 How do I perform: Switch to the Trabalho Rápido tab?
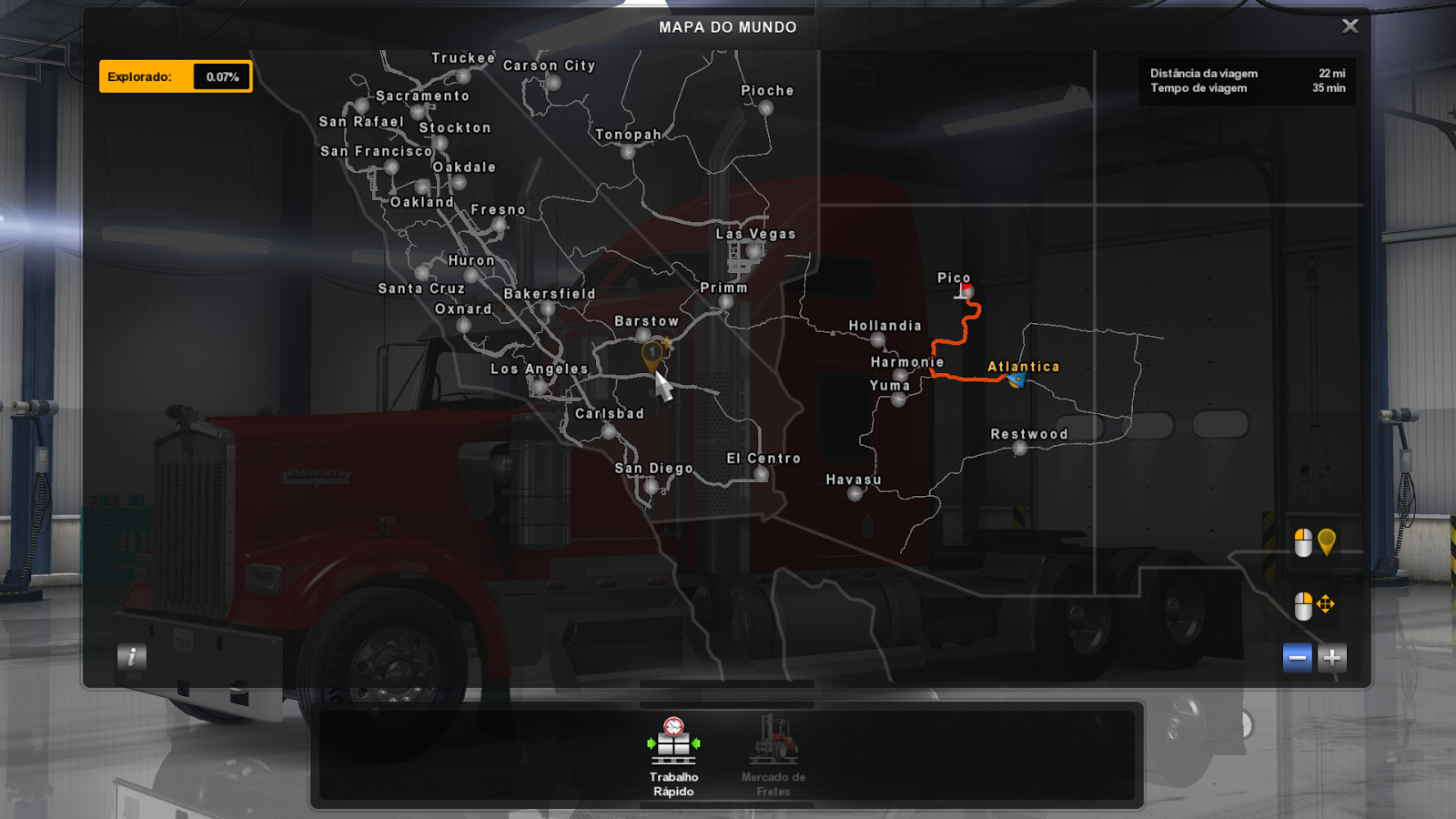(672, 764)
